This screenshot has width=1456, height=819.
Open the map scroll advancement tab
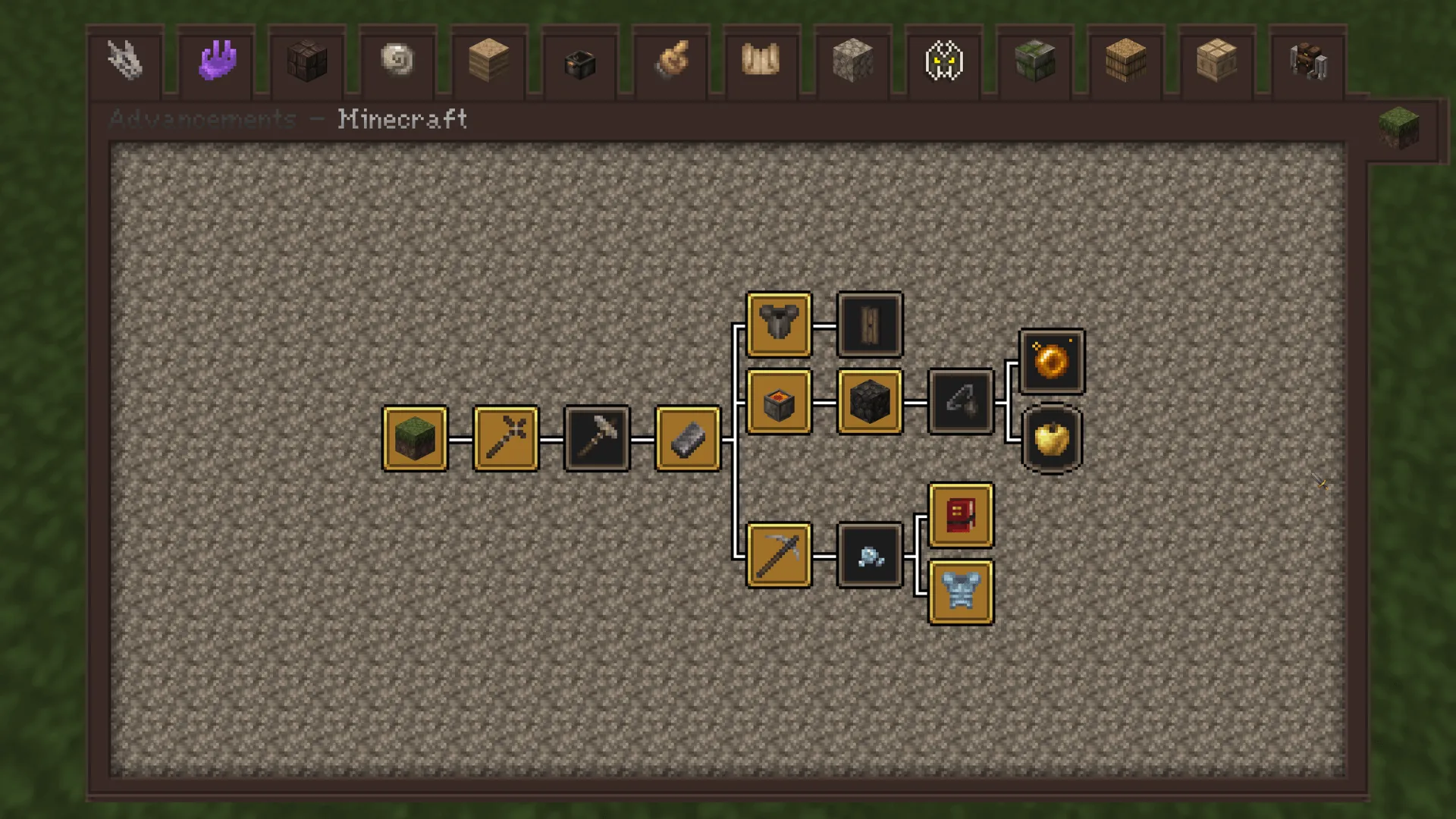point(761,61)
